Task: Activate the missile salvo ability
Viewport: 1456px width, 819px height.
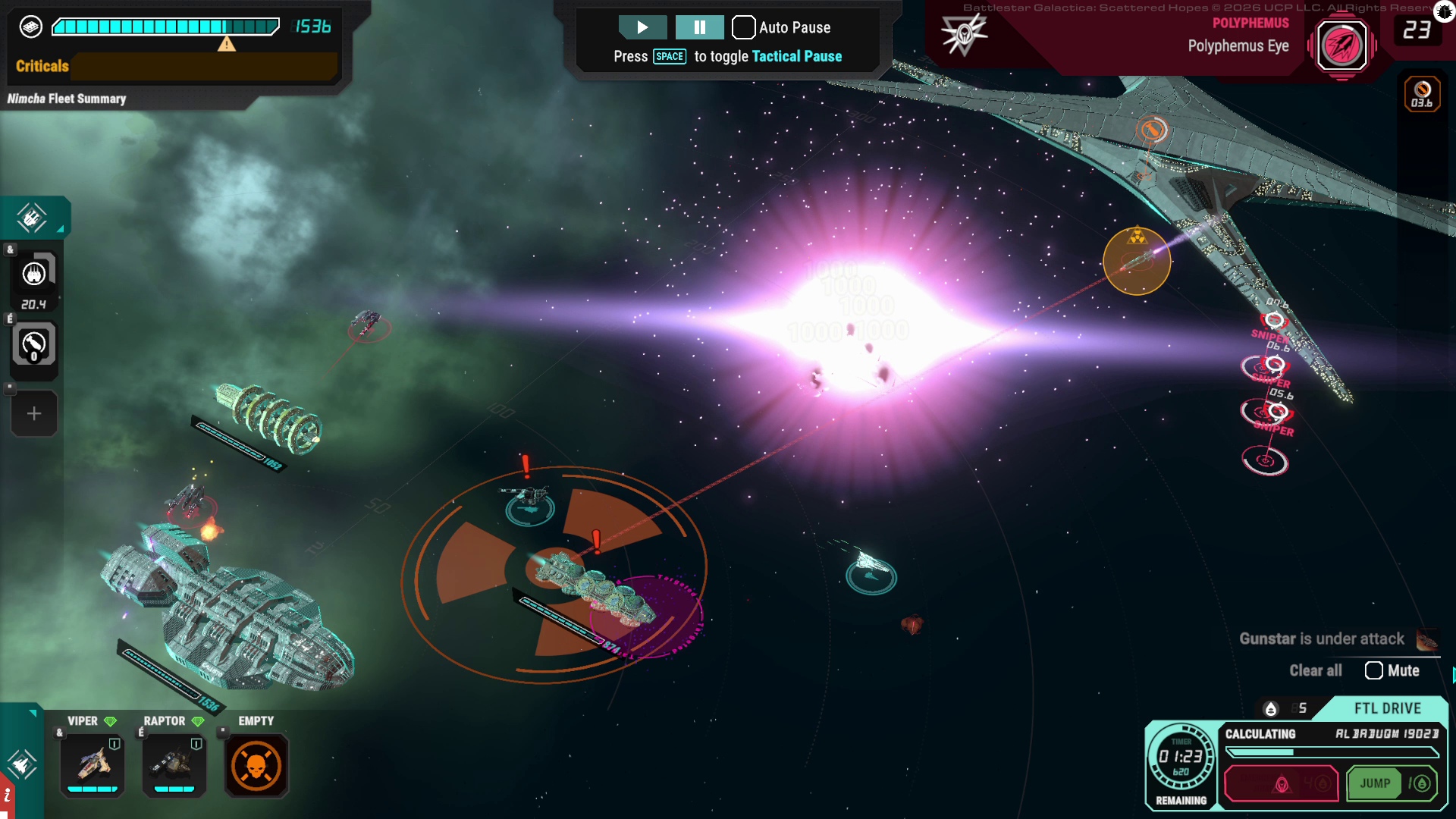Action: pyautogui.click(x=34, y=274)
